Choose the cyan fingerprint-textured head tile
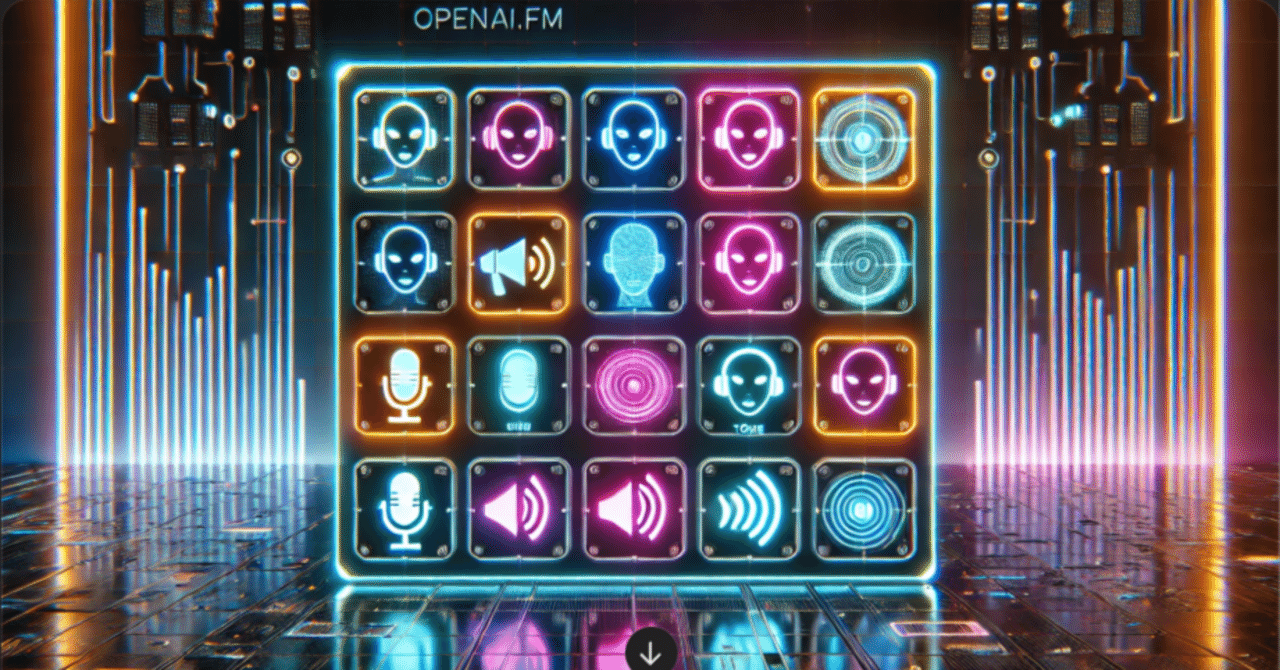The width and height of the screenshot is (1280, 670). [633, 263]
